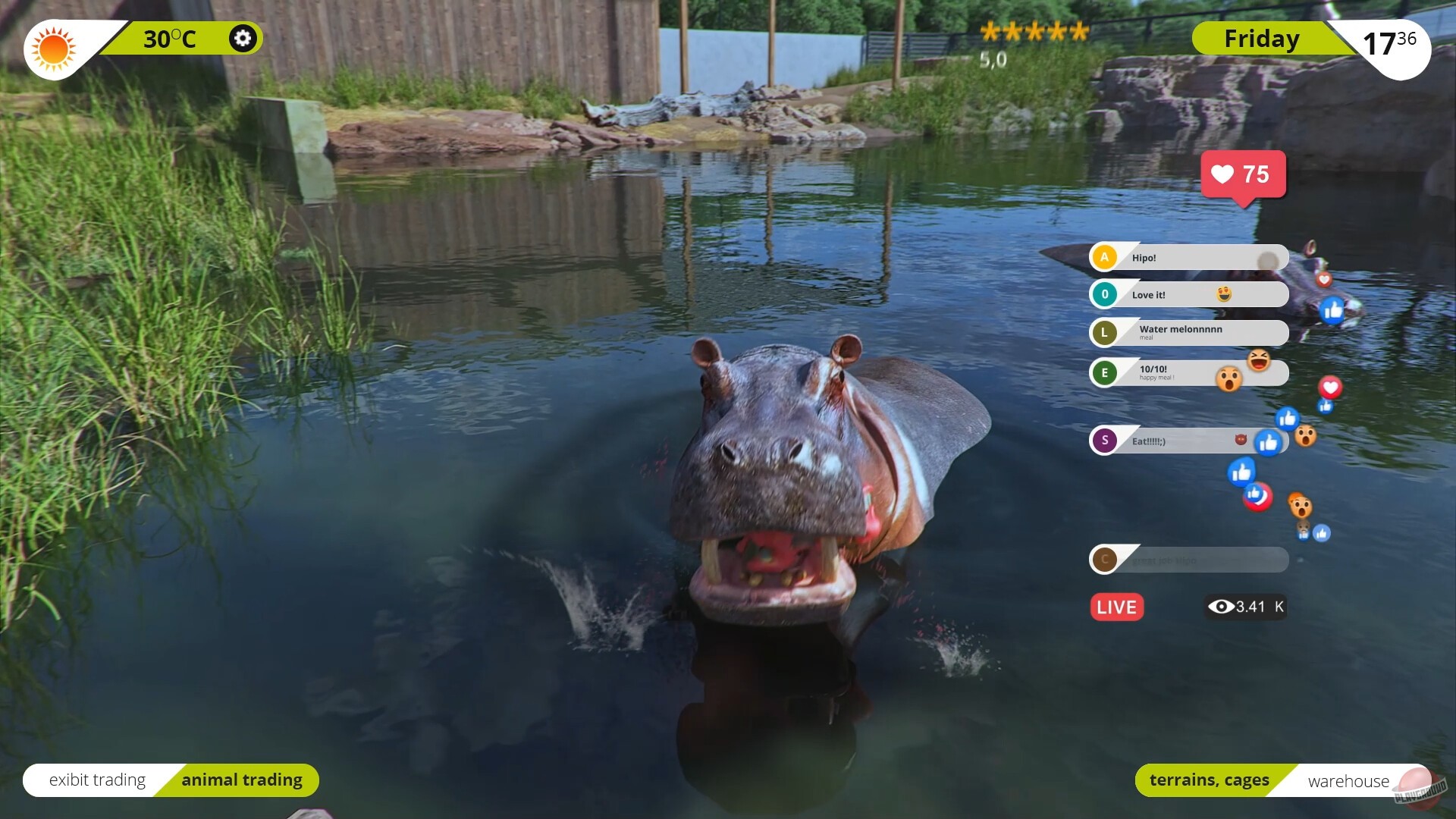The width and height of the screenshot is (1456, 819).
Task: Click the viewer count eye icon
Action: click(1221, 607)
